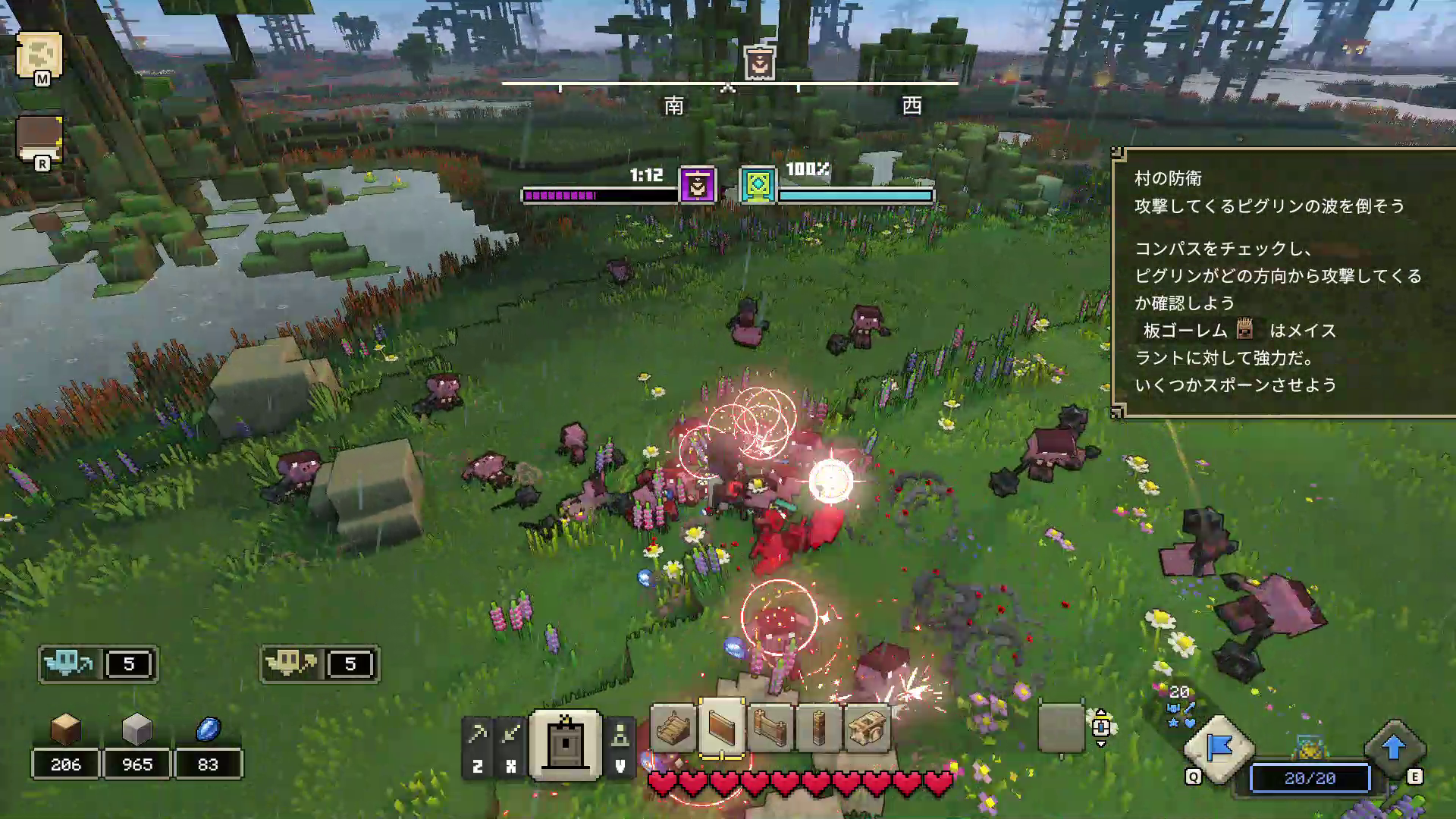Select the wood resource icon
1456x819 pixels.
point(65,729)
